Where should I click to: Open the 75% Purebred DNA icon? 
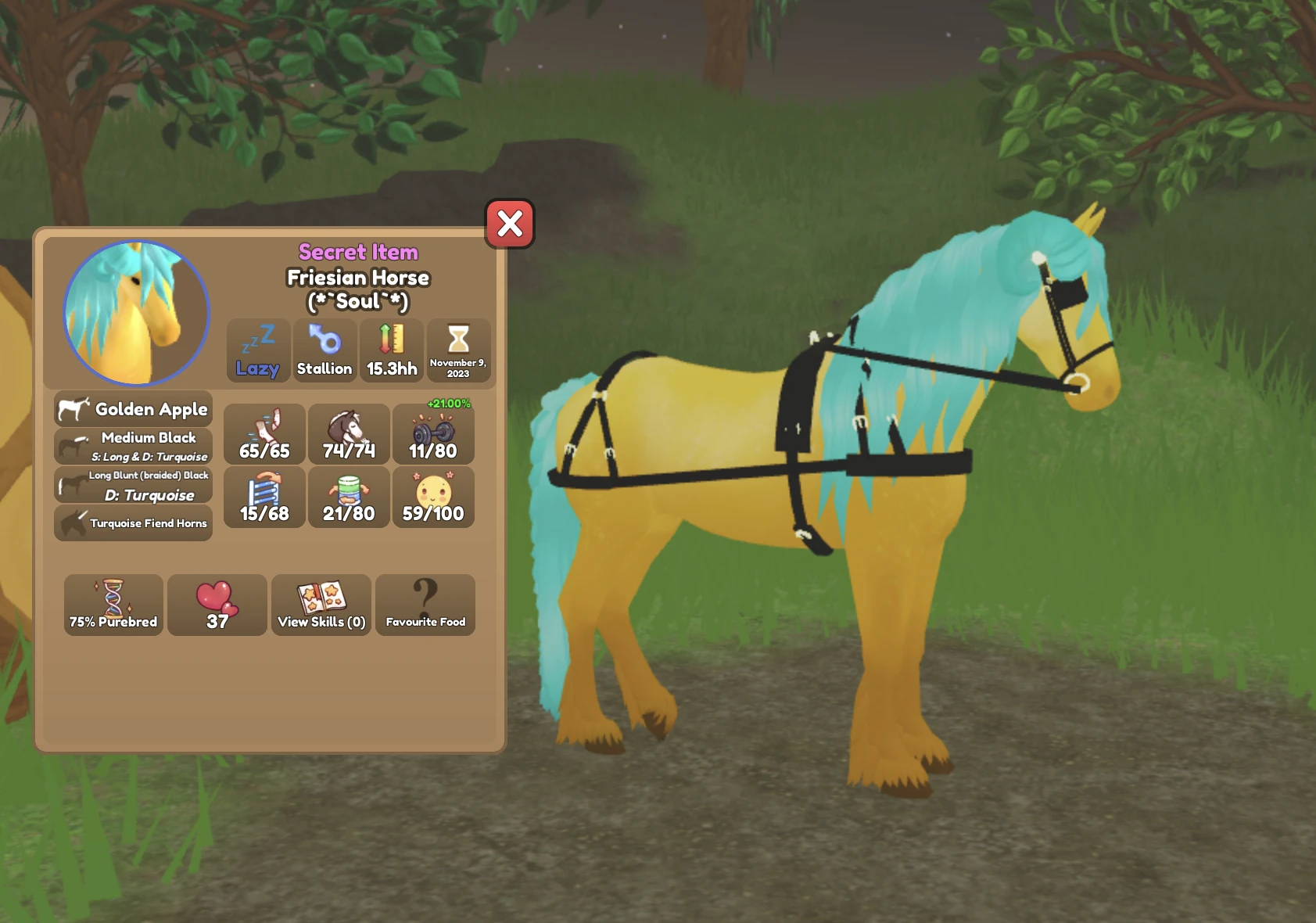113,605
